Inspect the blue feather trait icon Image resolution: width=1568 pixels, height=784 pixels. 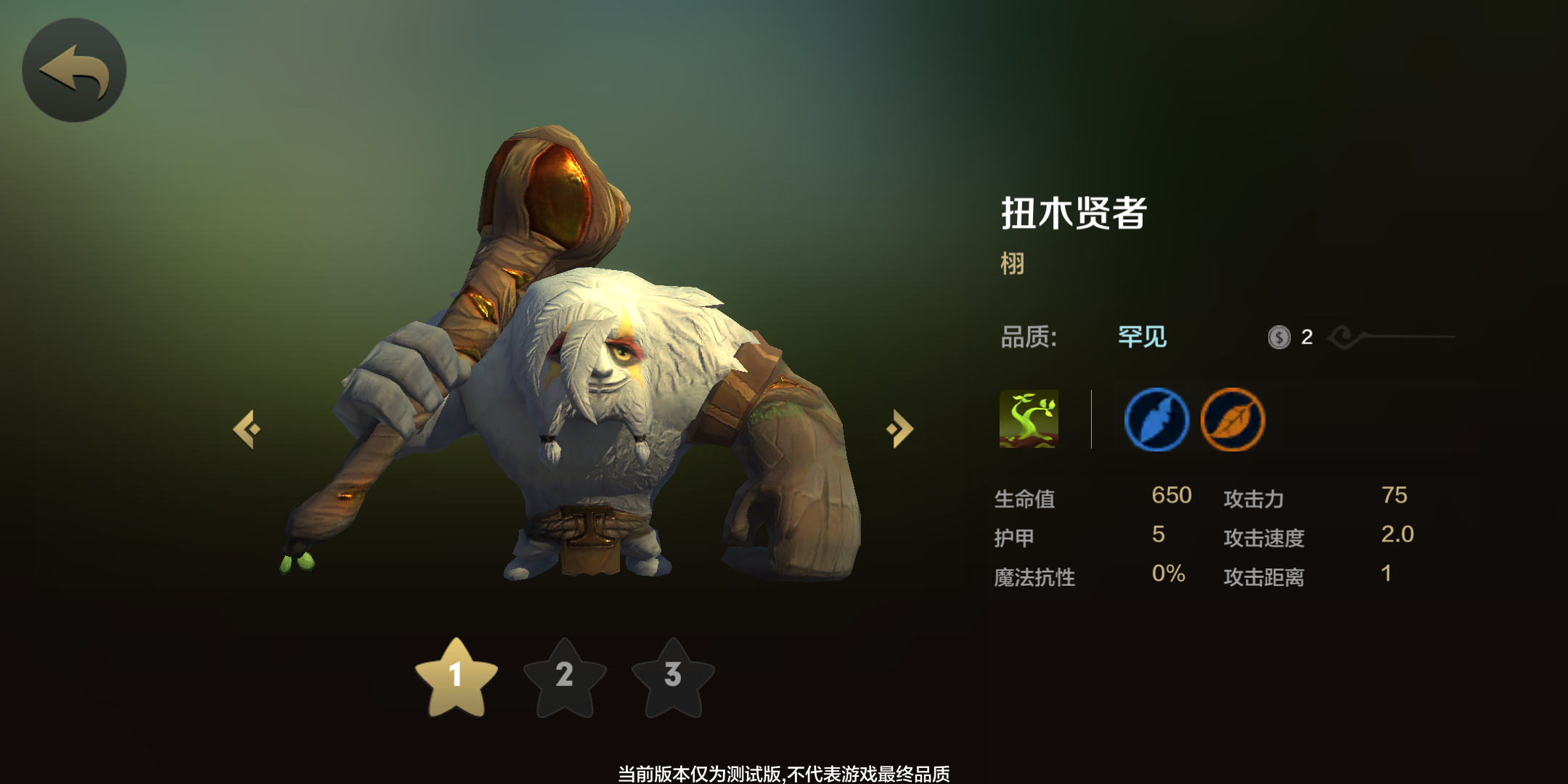click(x=1156, y=420)
